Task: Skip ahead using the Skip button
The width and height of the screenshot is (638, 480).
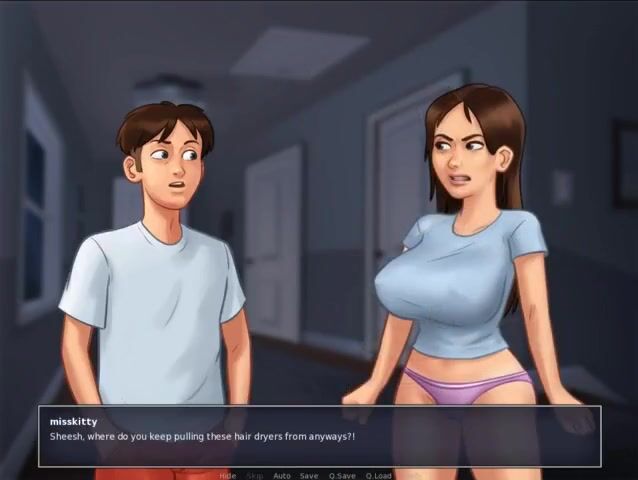Action: click(x=255, y=475)
